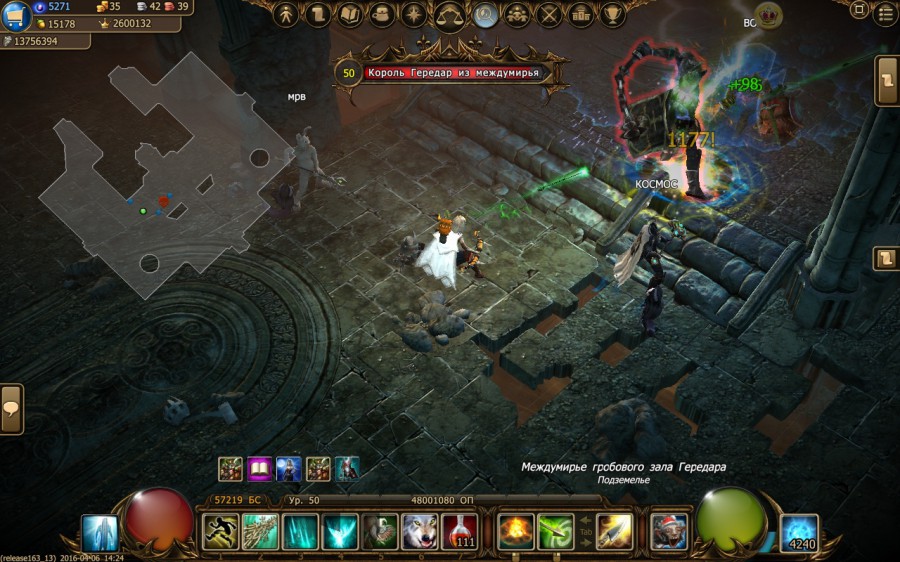This screenshot has width=900, height=562.
Task: Open the main menu list button
Action: click(x=885, y=13)
